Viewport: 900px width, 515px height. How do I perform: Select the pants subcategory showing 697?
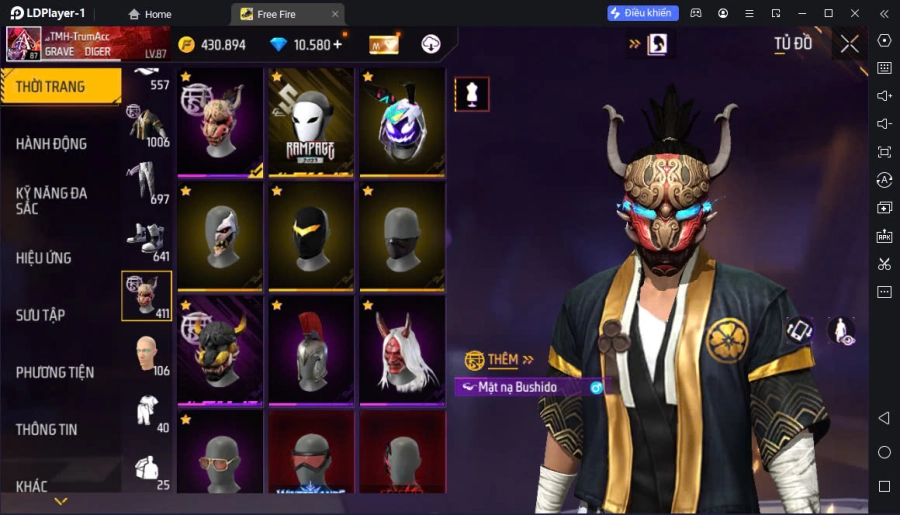click(x=146, y=183)
